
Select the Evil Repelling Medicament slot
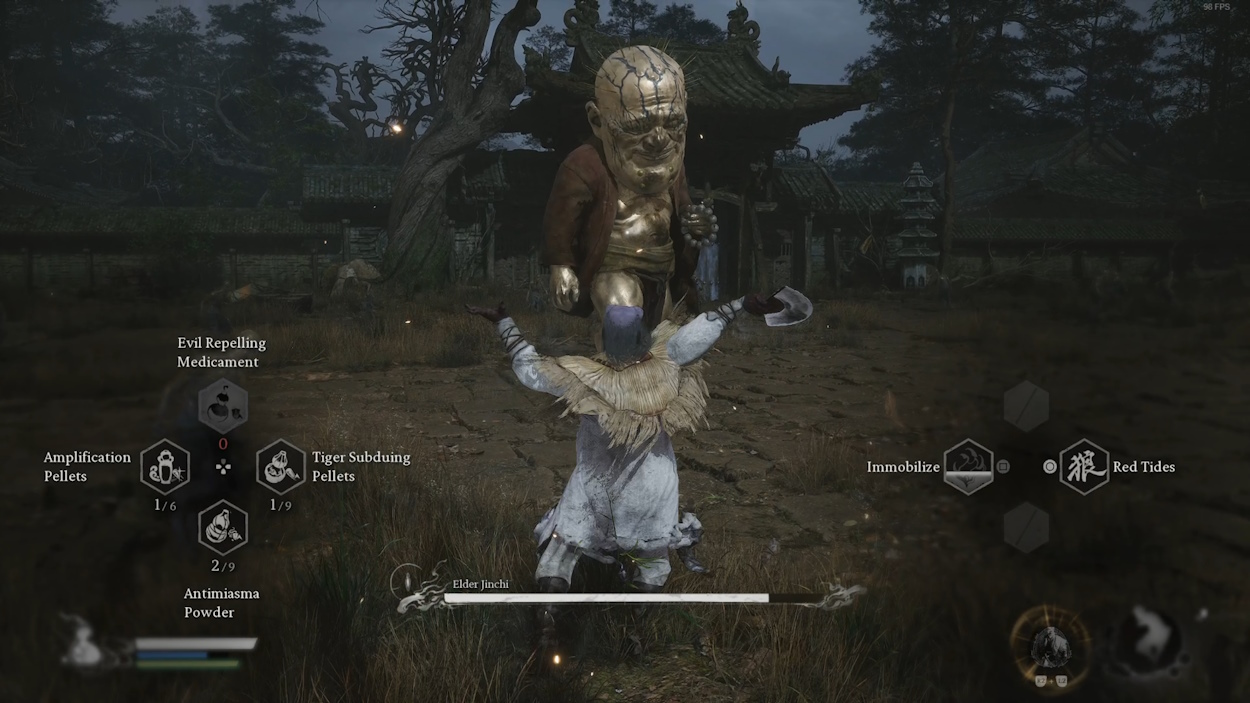pos(222,405)
